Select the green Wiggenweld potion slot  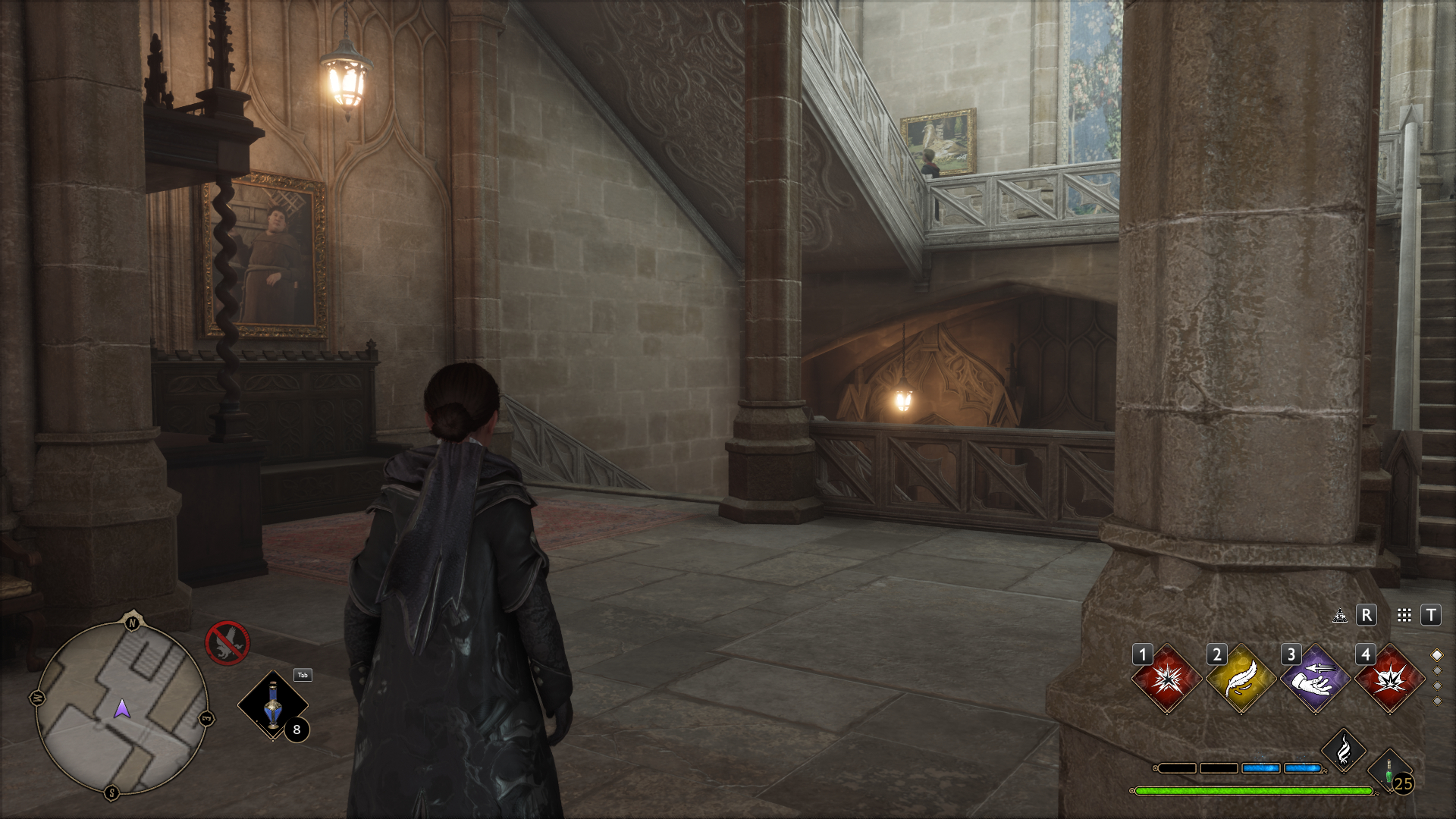coord(1389,772)
